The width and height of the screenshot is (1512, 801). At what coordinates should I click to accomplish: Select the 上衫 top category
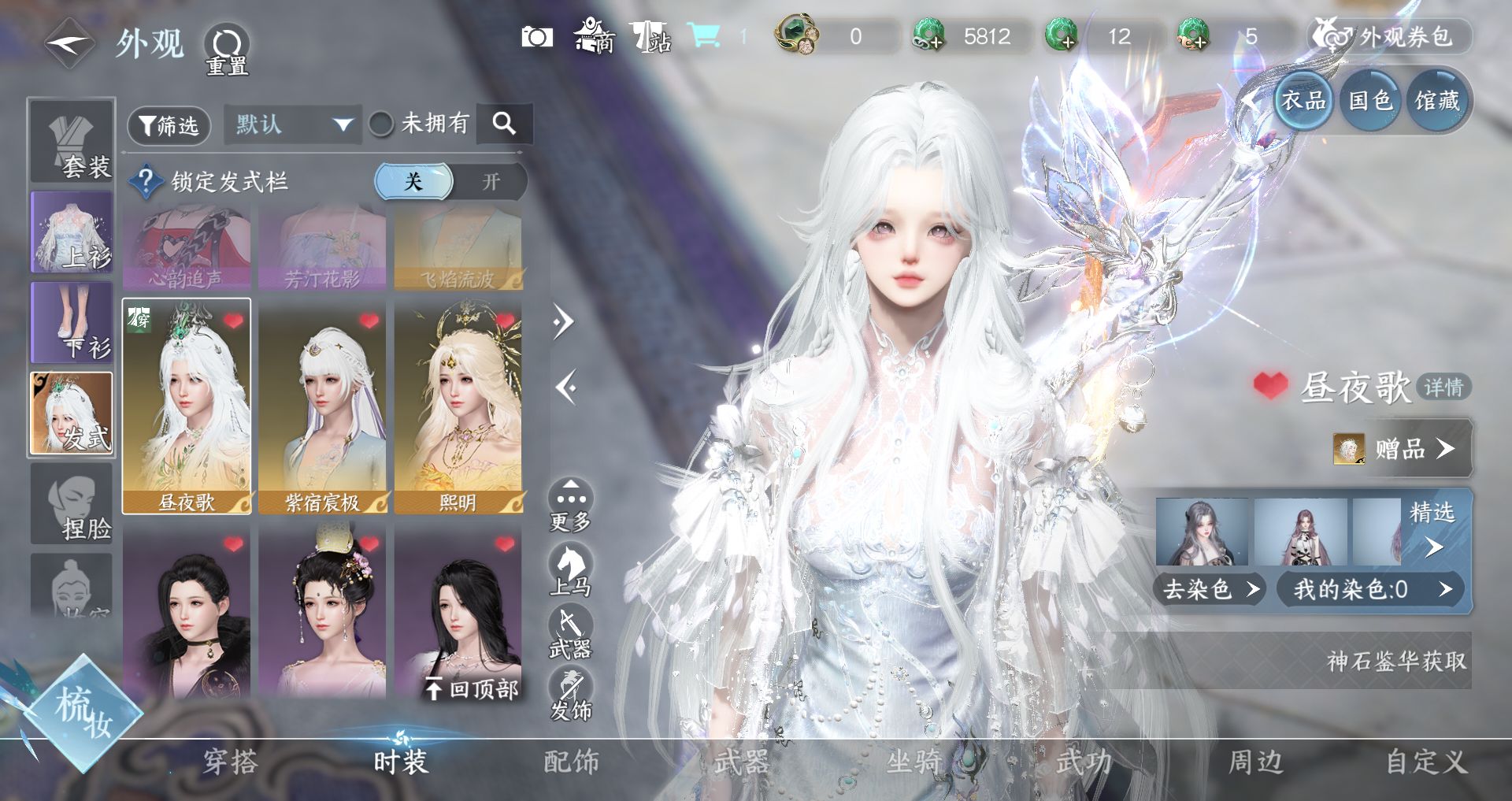(72, 232)
